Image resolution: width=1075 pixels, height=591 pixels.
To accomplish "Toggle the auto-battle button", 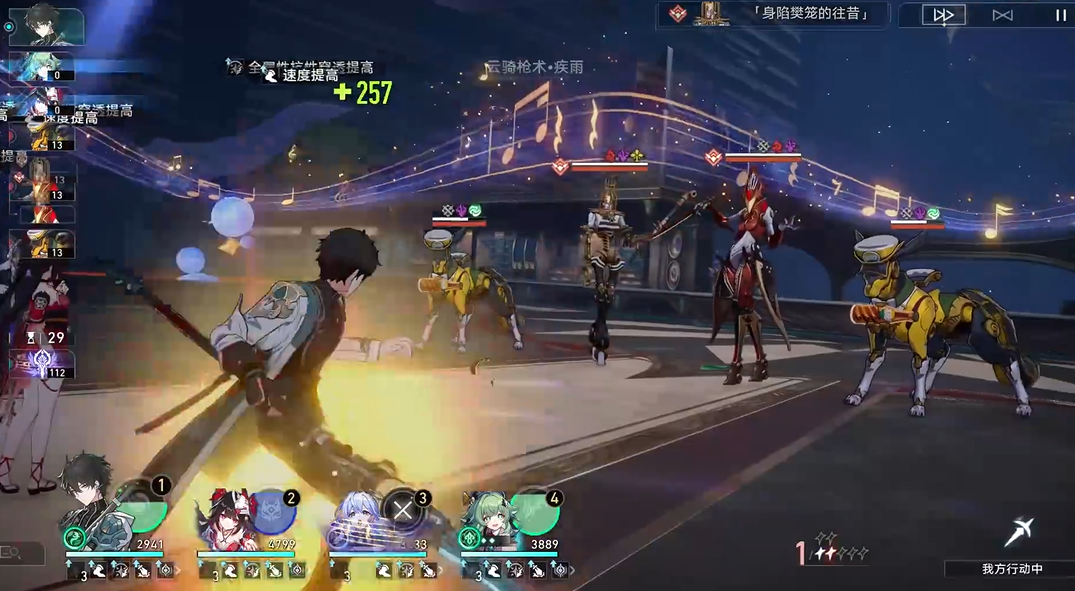I will (x=1003, y=15).
